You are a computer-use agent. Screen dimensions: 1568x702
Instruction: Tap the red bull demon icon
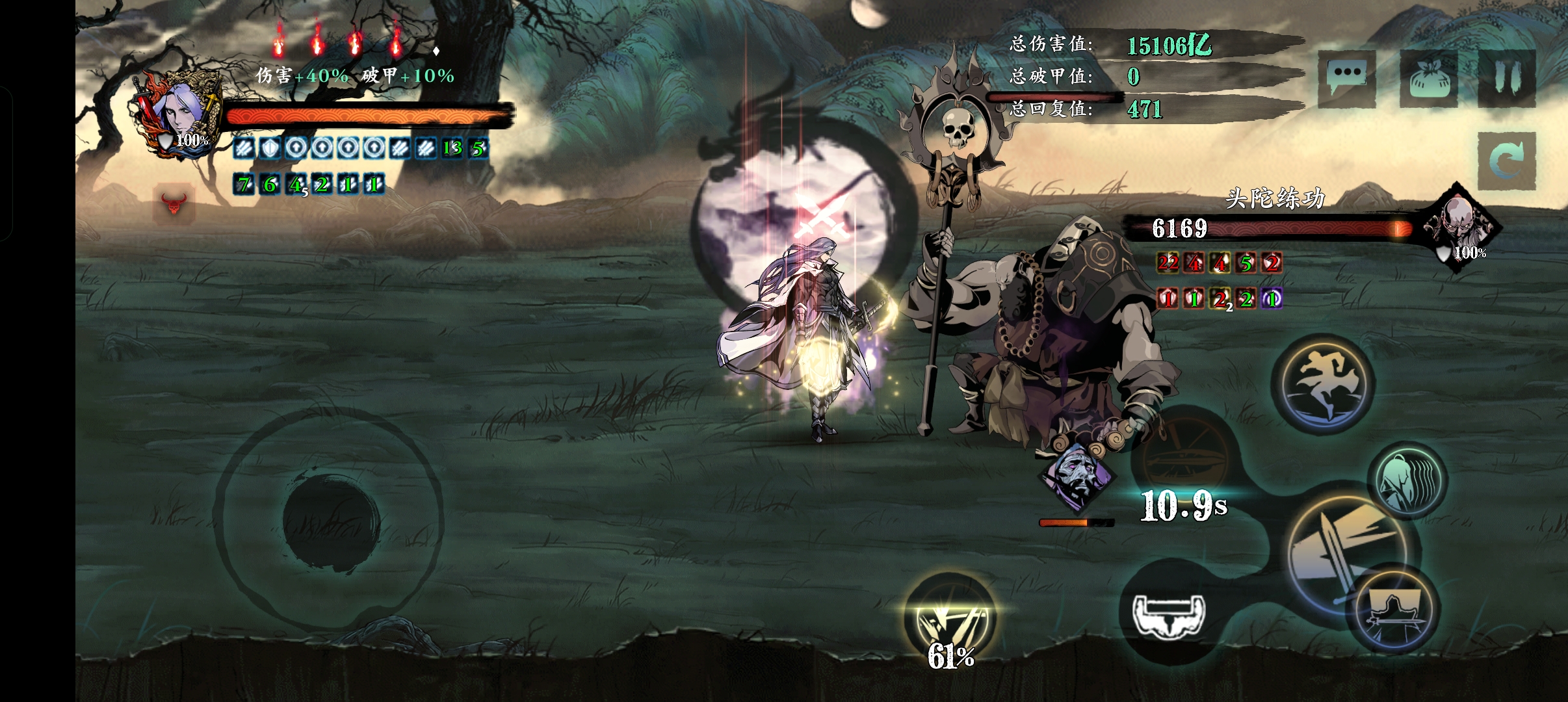174,203
